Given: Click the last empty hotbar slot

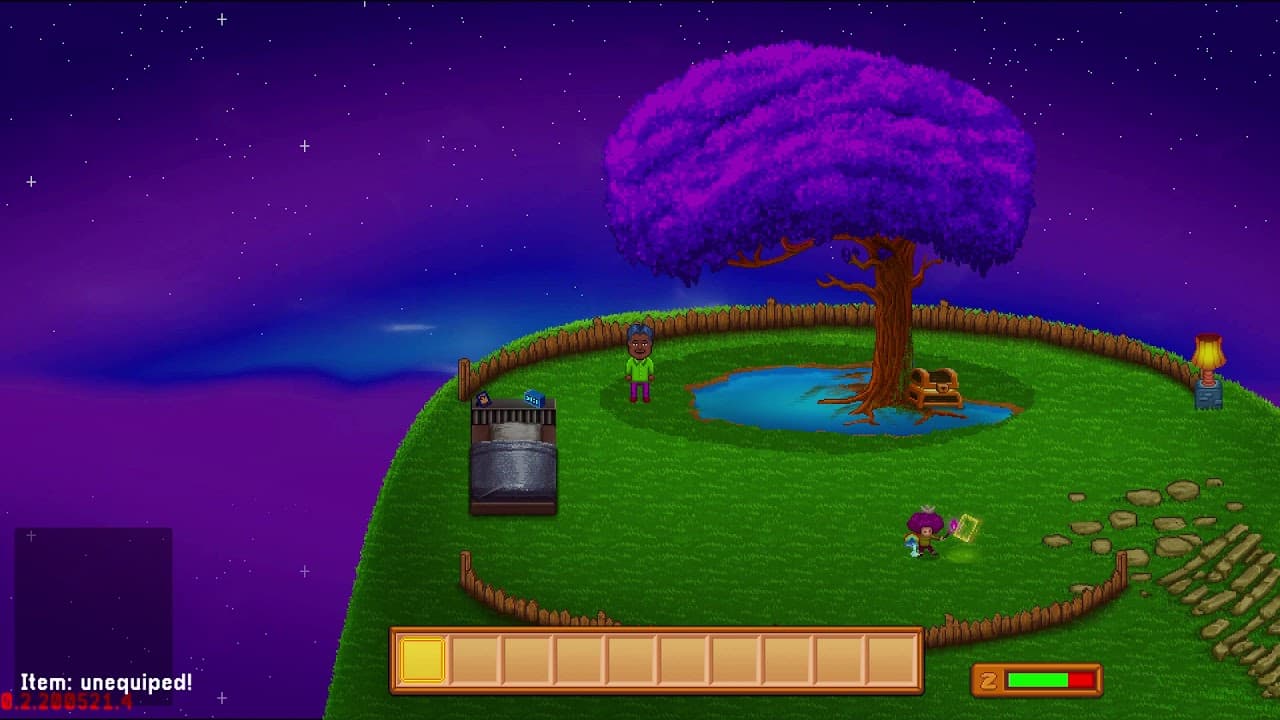Looking at the screenshot, I should point(892,661).
